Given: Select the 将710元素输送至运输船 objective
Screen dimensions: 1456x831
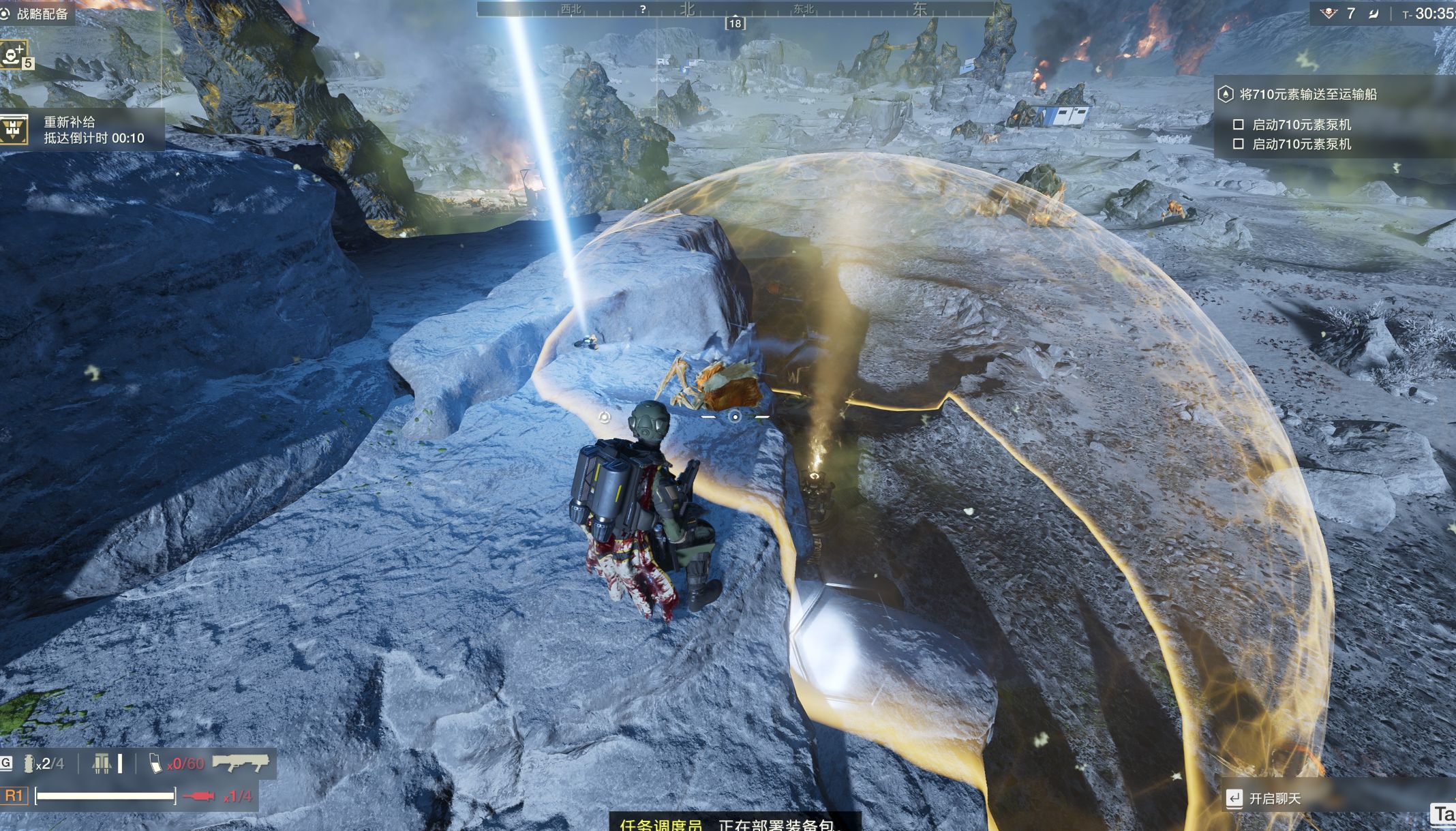Looking at the screenshot, I should [x=1307, y=95].
